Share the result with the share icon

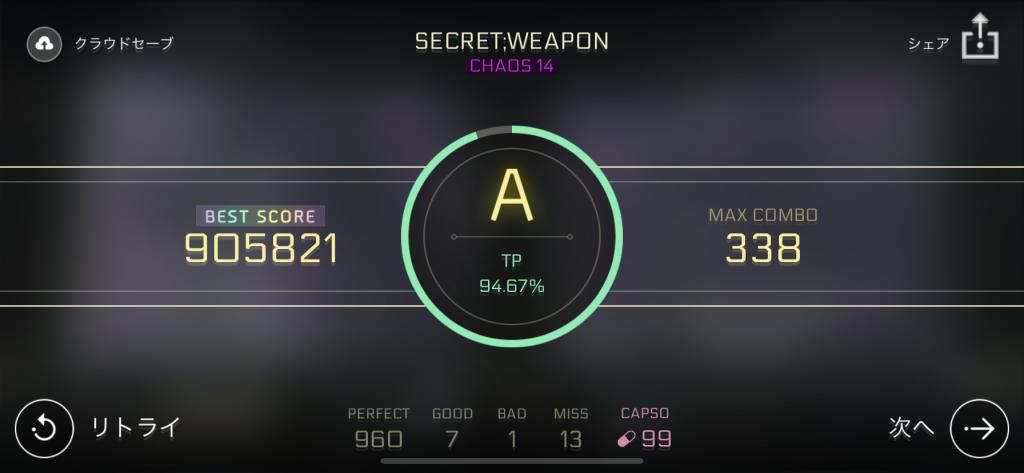pyautogui.click(x=979, y=39)
